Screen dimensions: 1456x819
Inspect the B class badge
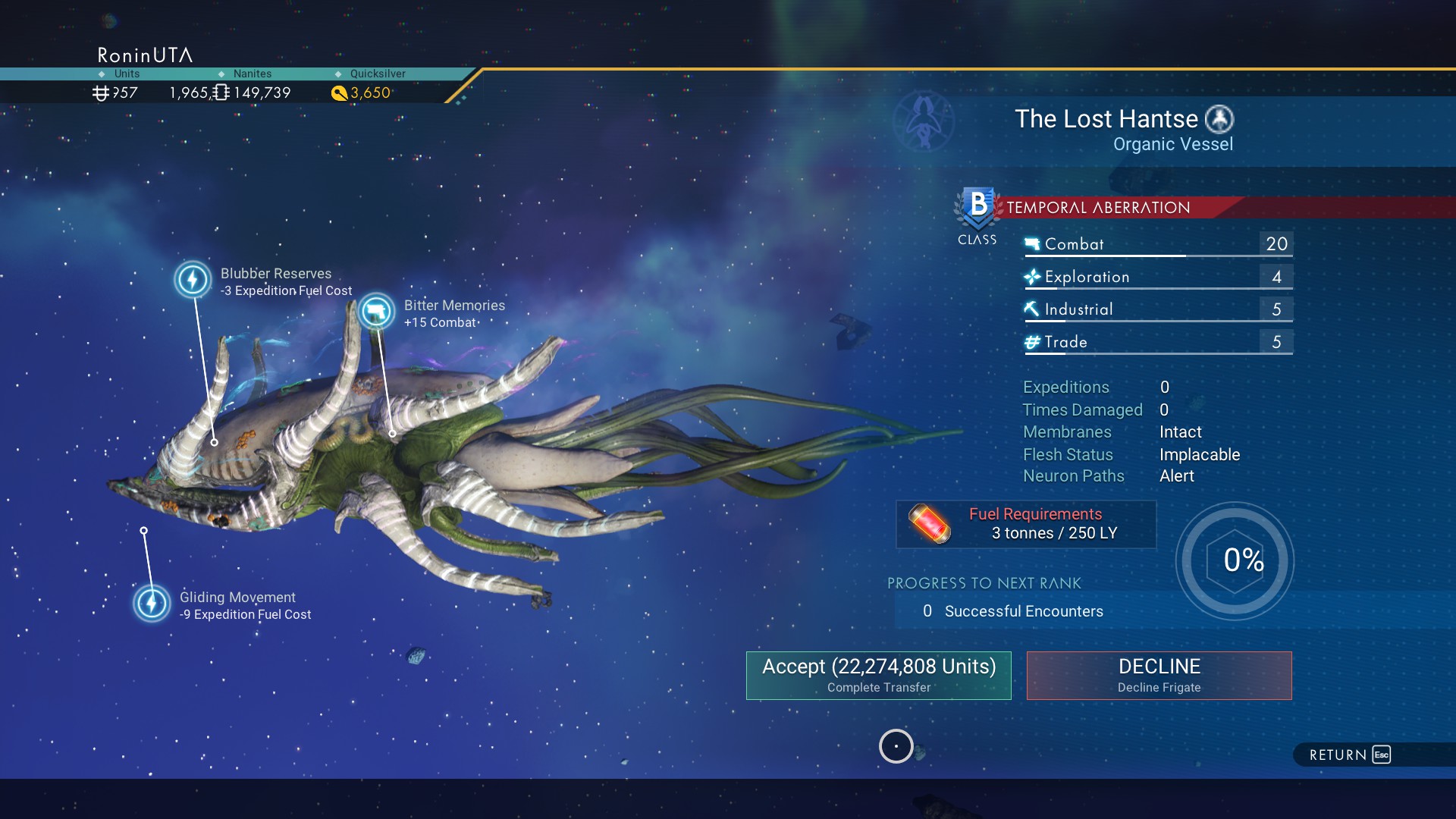coord(977,209)
